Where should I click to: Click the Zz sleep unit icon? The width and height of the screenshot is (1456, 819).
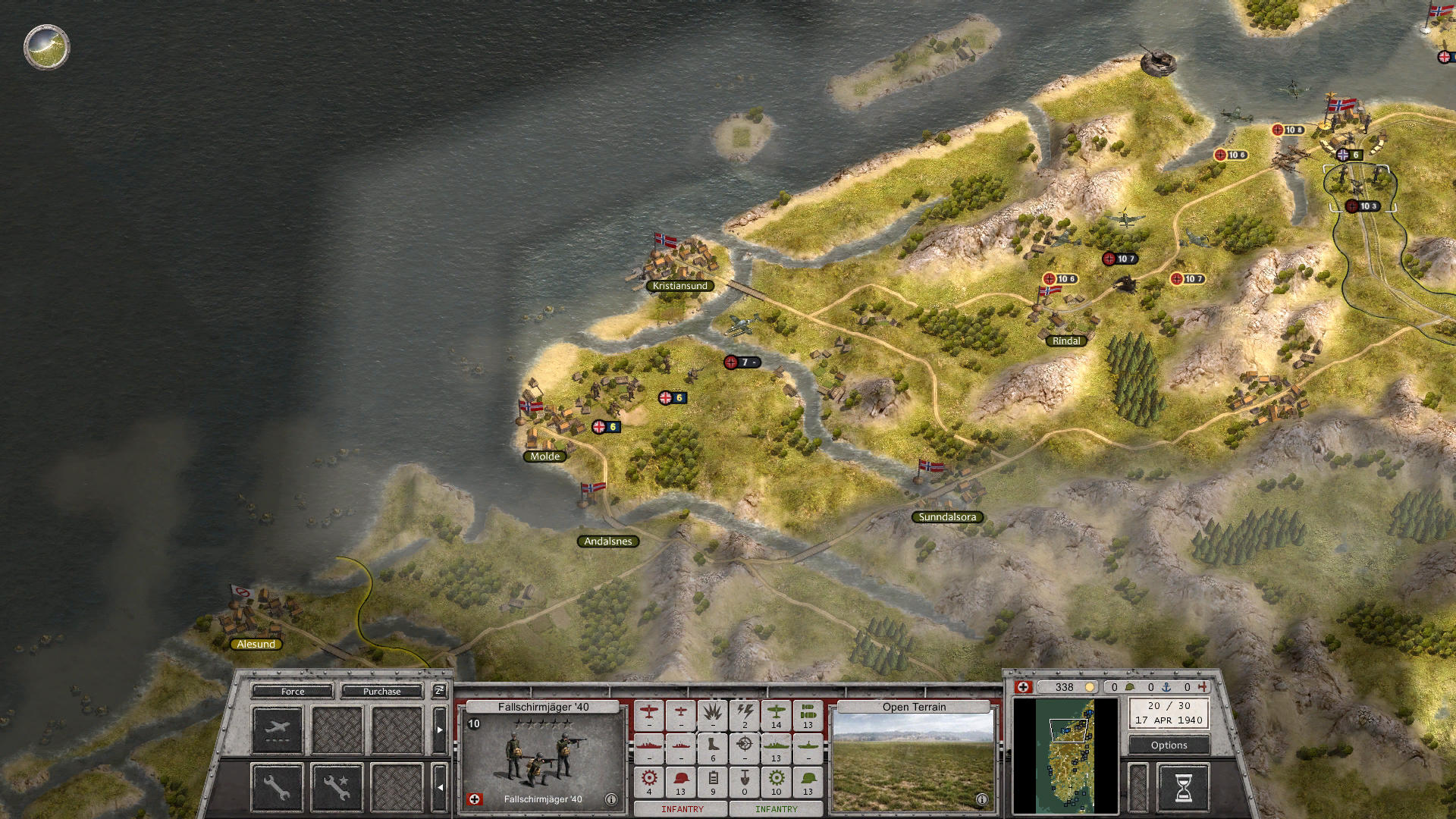coord(439,691)
